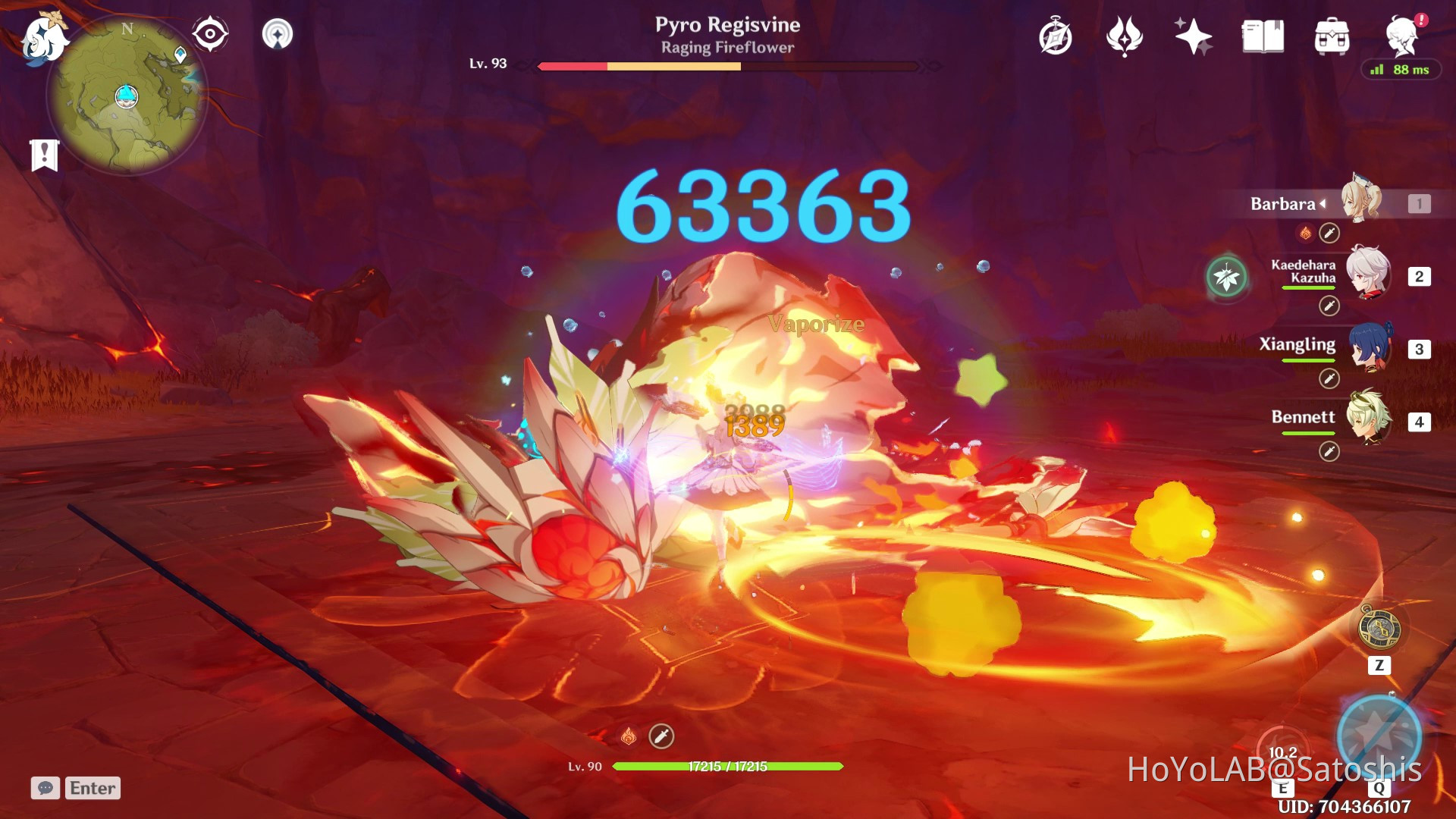Collapse party list via arrow next to Barbara
1456x819 pixels.
(1324, 203)
